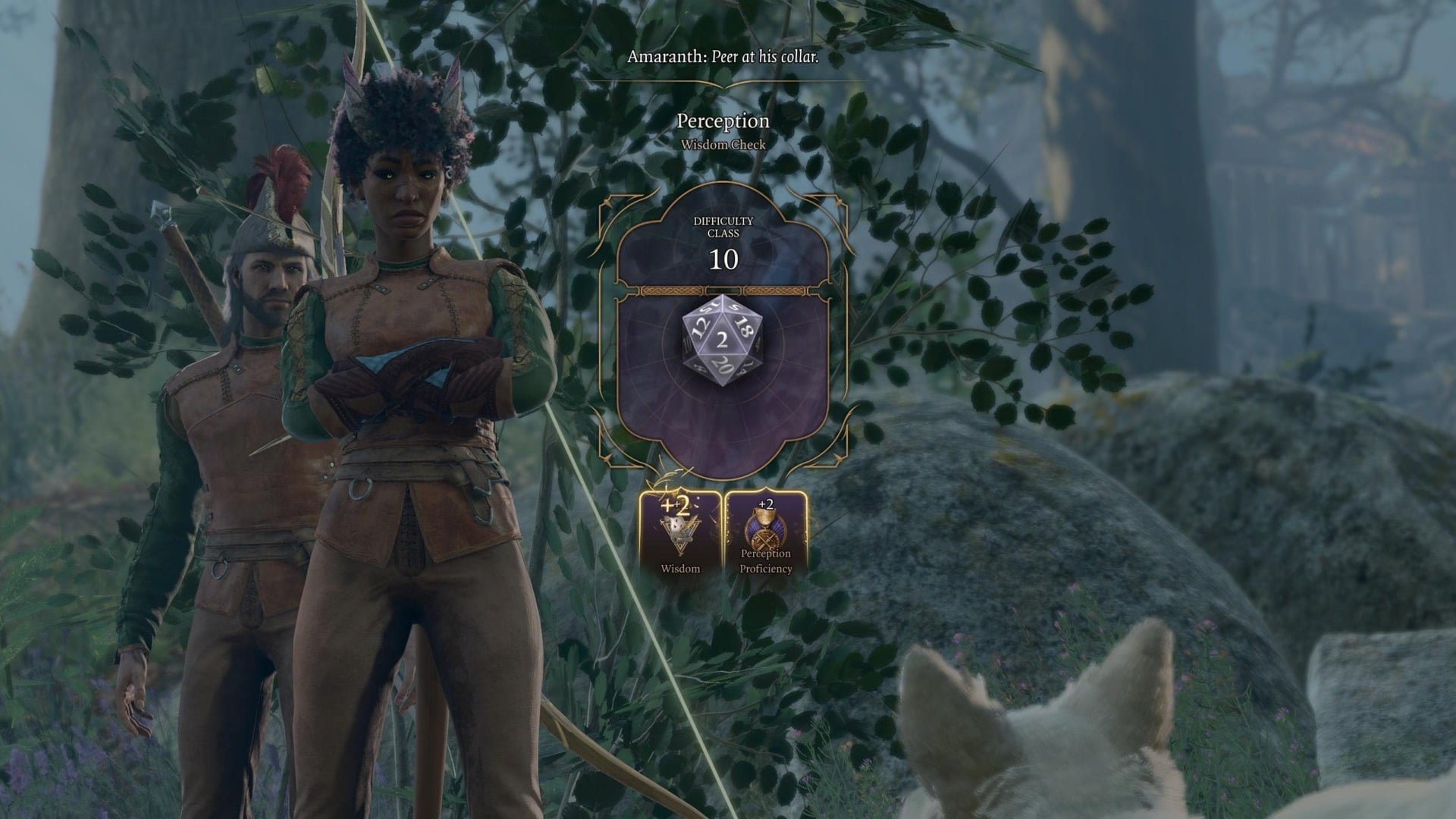The image size is (1456, 819).
Task: Select the Perception check header
Action: point(723,121)
